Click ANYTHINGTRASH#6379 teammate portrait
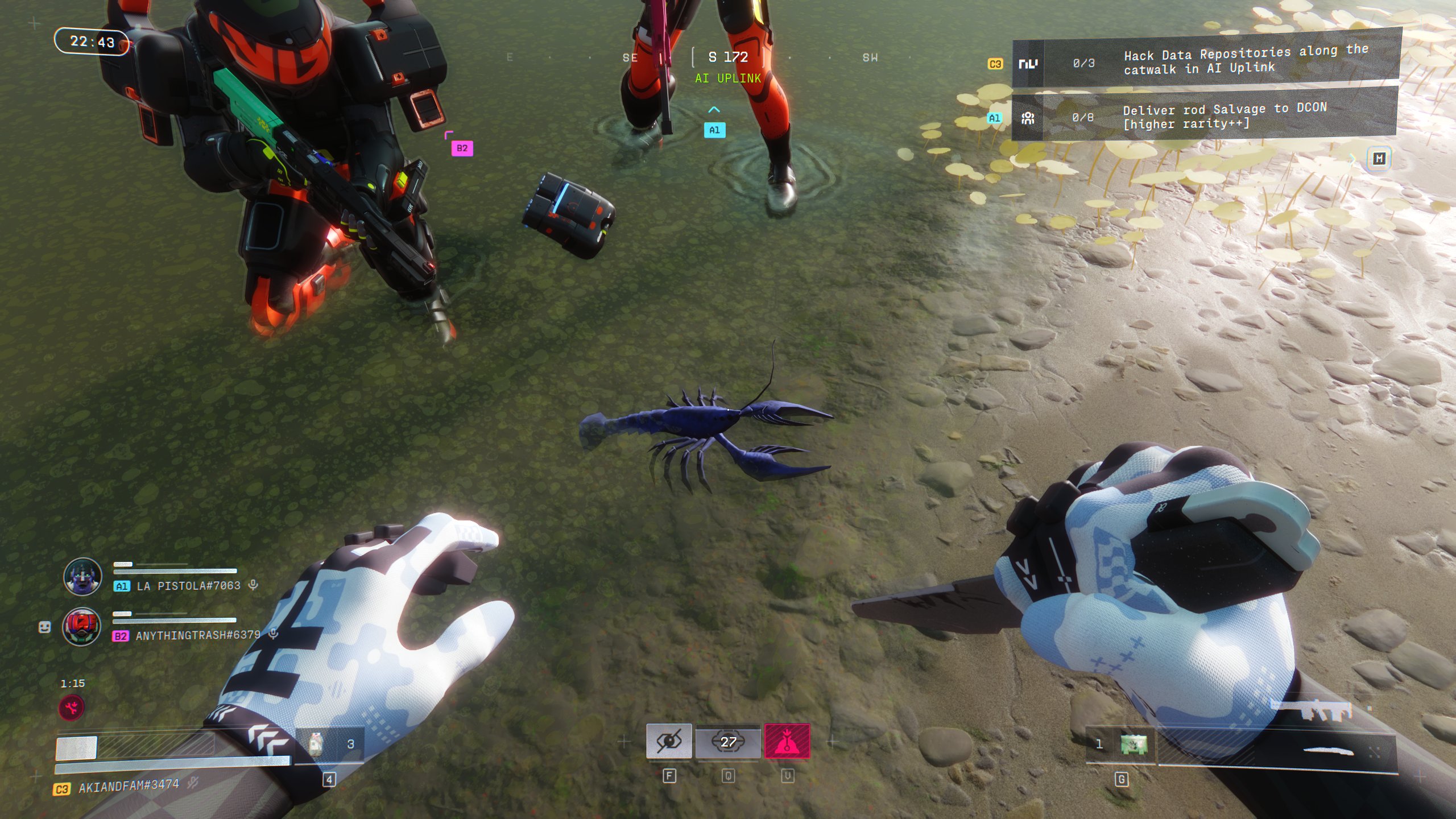The height and width of the screenshot is (819, 1456). (x=82, y=627)
